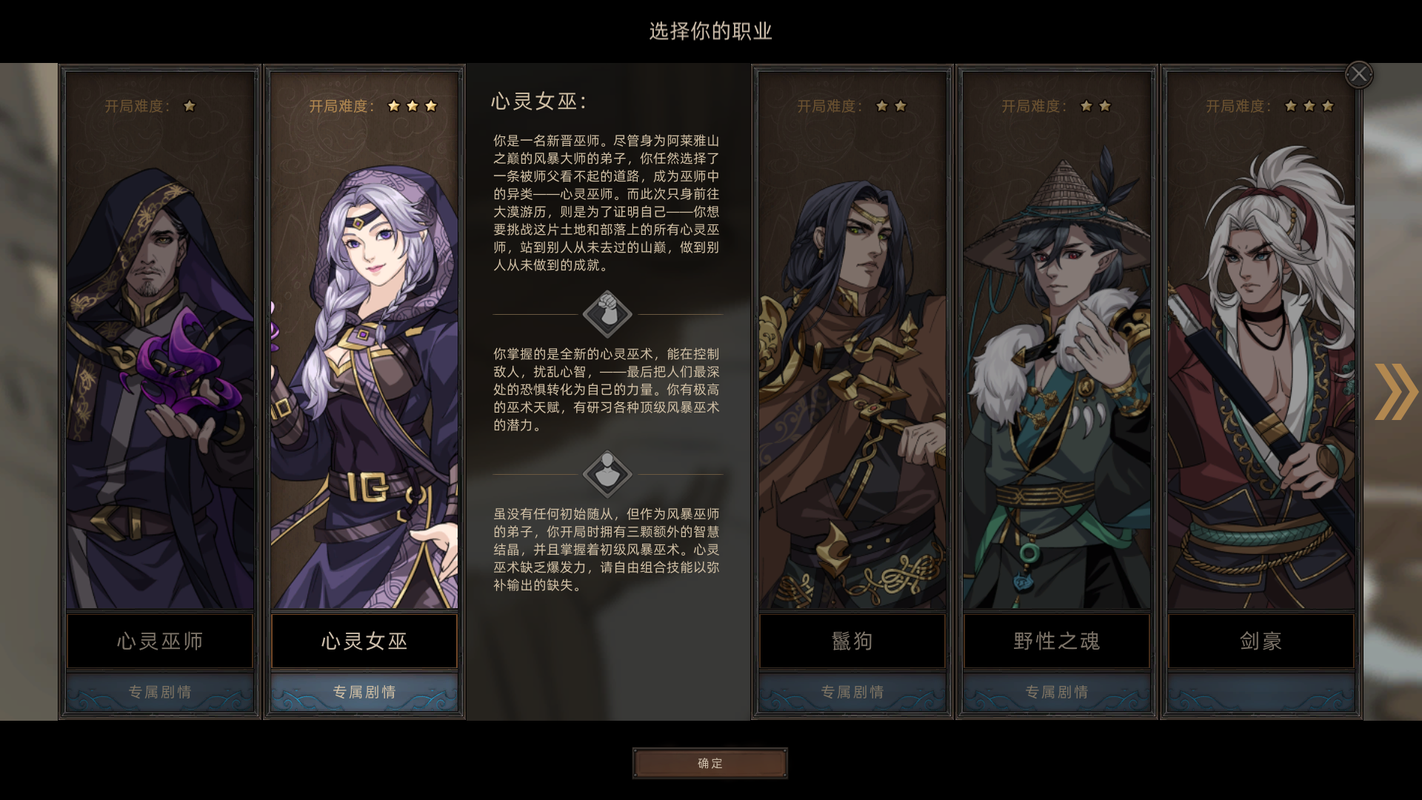Open 专属剧情 under 野性之魂
1422x800 pixels.
[x=1056, y=691]
